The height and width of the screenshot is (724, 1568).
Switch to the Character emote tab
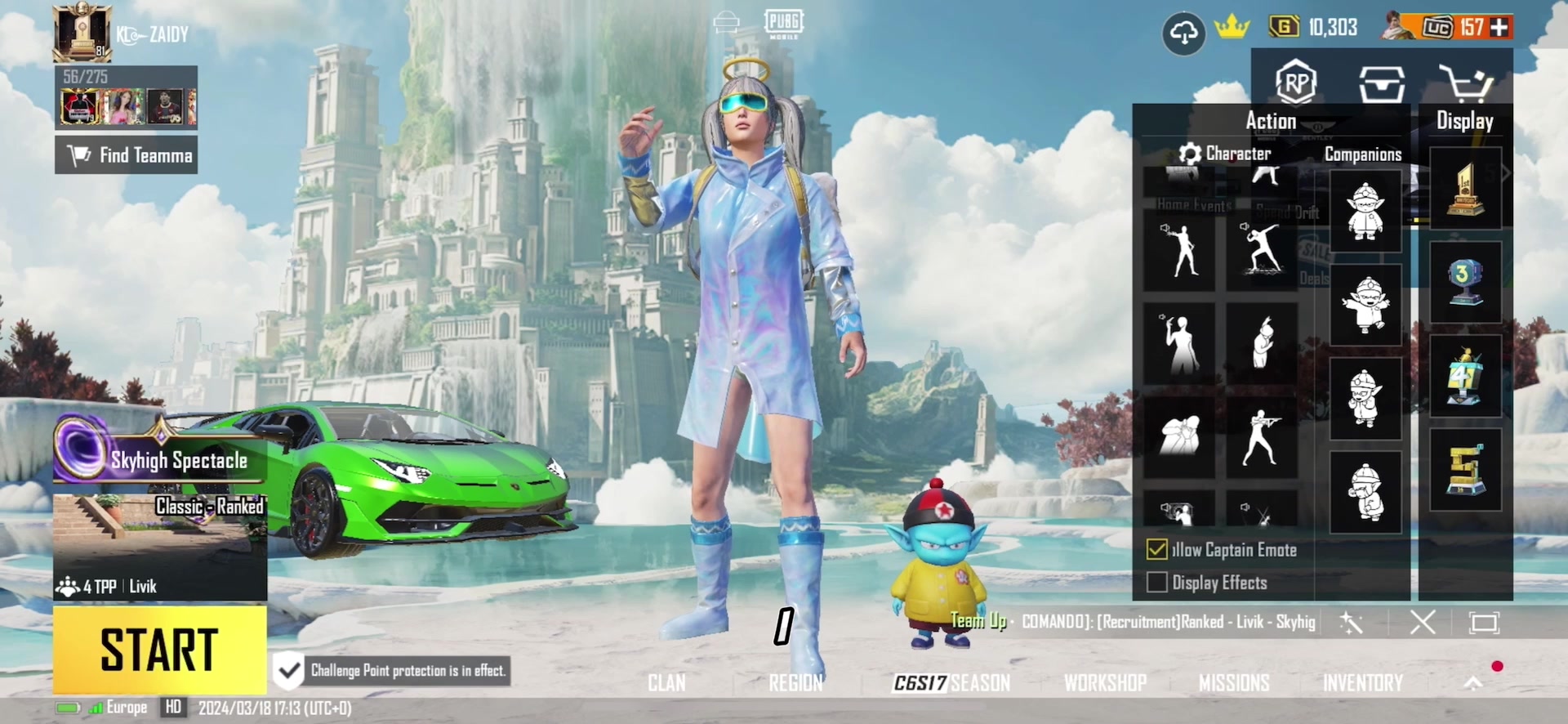click(x=1227, y=154)
